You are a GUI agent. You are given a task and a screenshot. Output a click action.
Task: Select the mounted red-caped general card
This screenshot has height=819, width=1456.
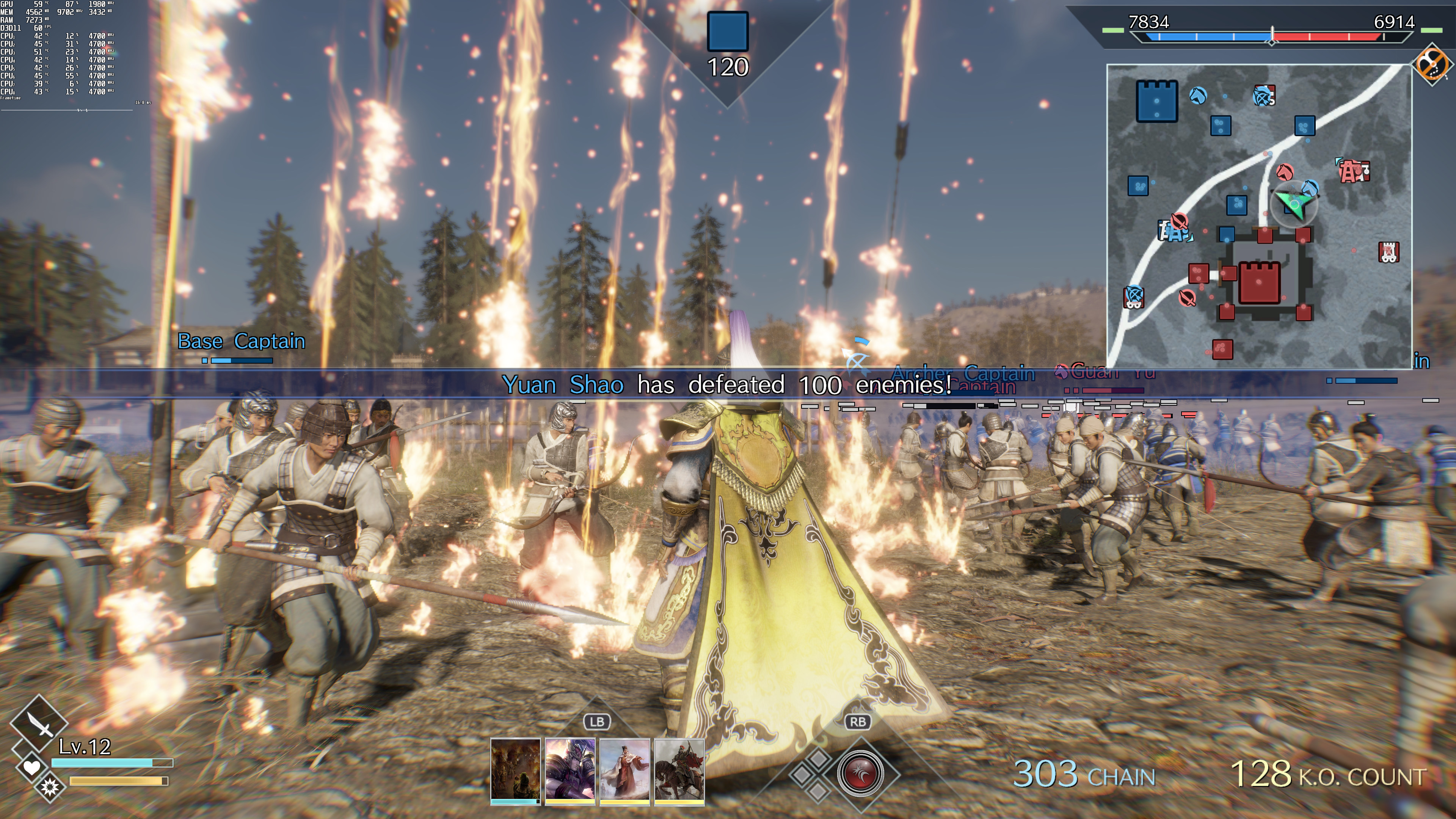click(679, 769)
